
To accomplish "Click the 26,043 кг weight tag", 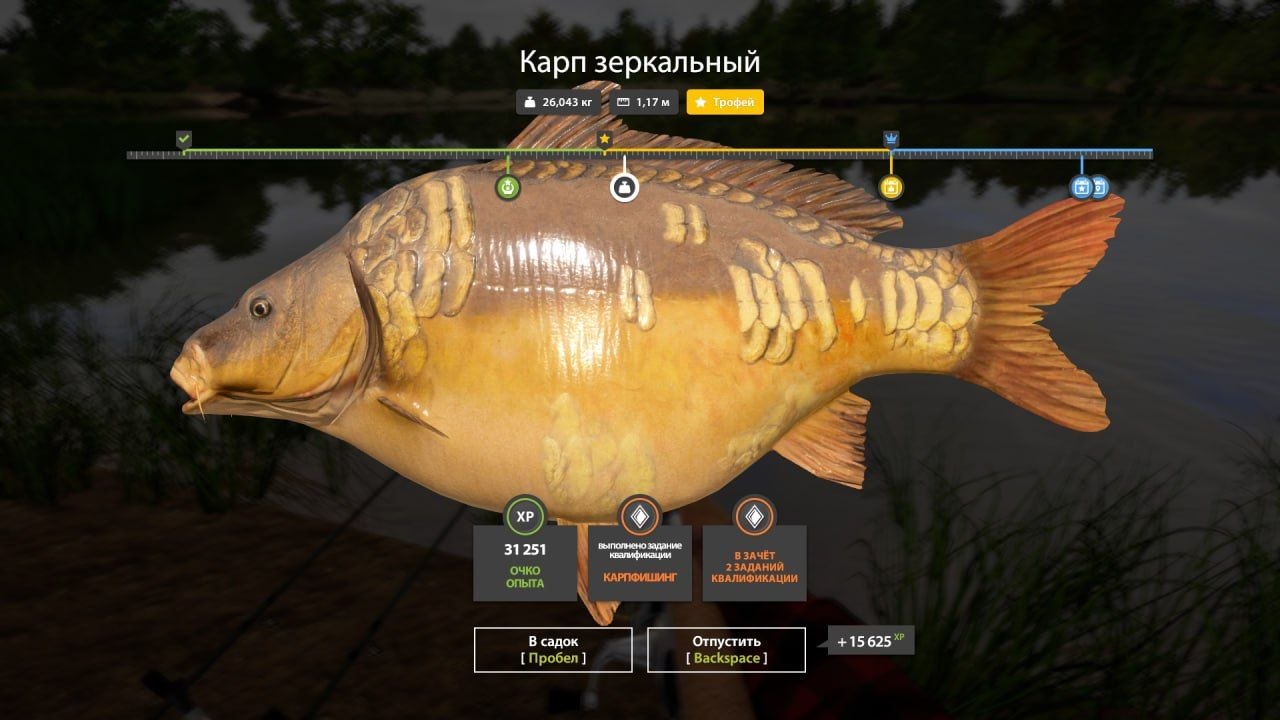I will point(558,102).
